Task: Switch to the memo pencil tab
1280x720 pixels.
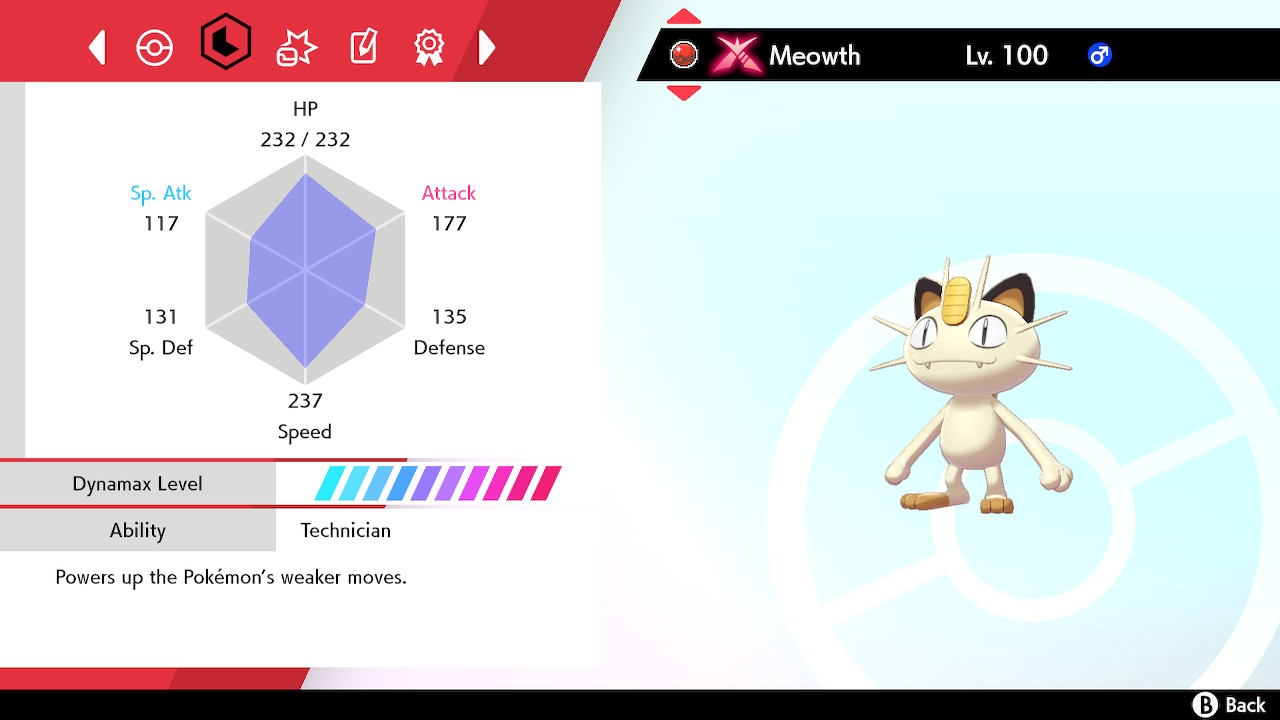Action: pos(362,45)
